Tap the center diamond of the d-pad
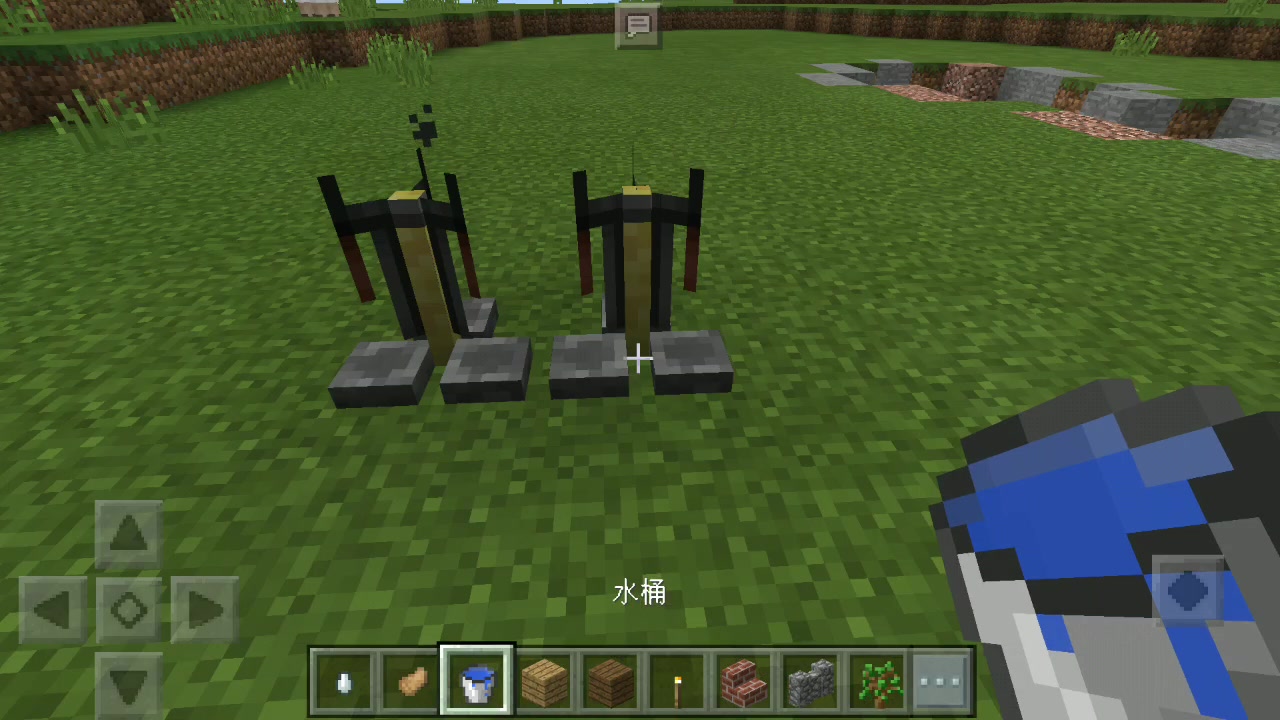1280x720 pixels. click(128, 610)
